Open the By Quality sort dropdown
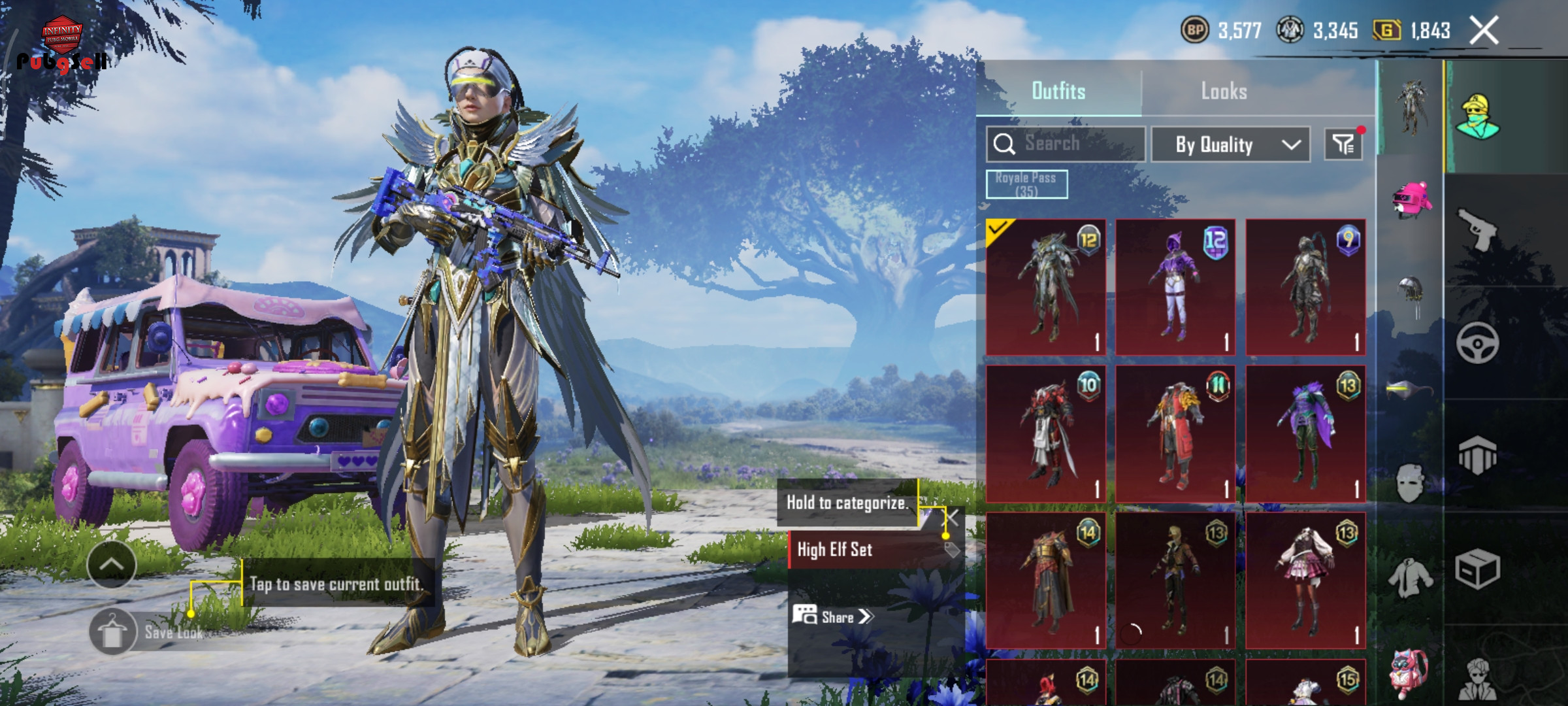The height and width of the screenshot is (706, 1568). click(x=1230, y=144)
